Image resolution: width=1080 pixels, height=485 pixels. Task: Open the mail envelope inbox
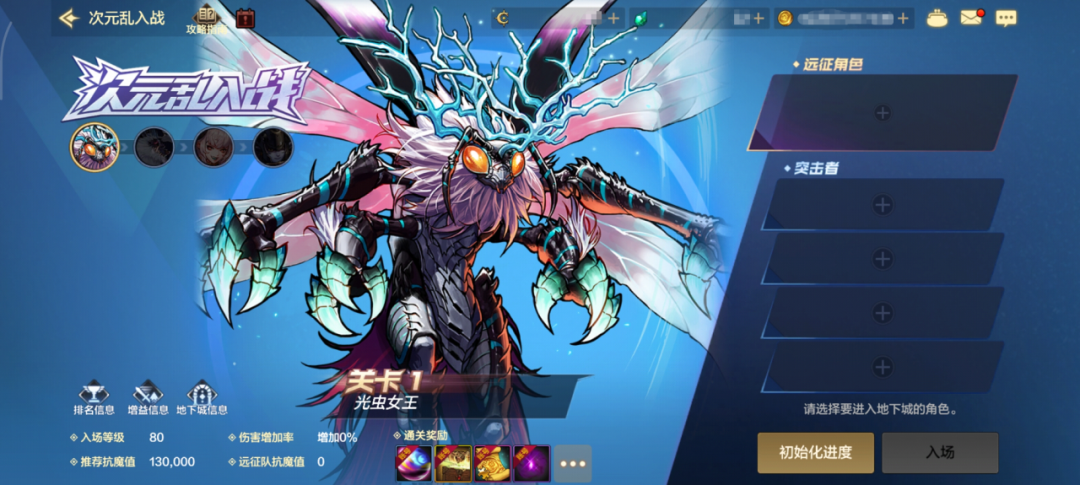(971, 18)
